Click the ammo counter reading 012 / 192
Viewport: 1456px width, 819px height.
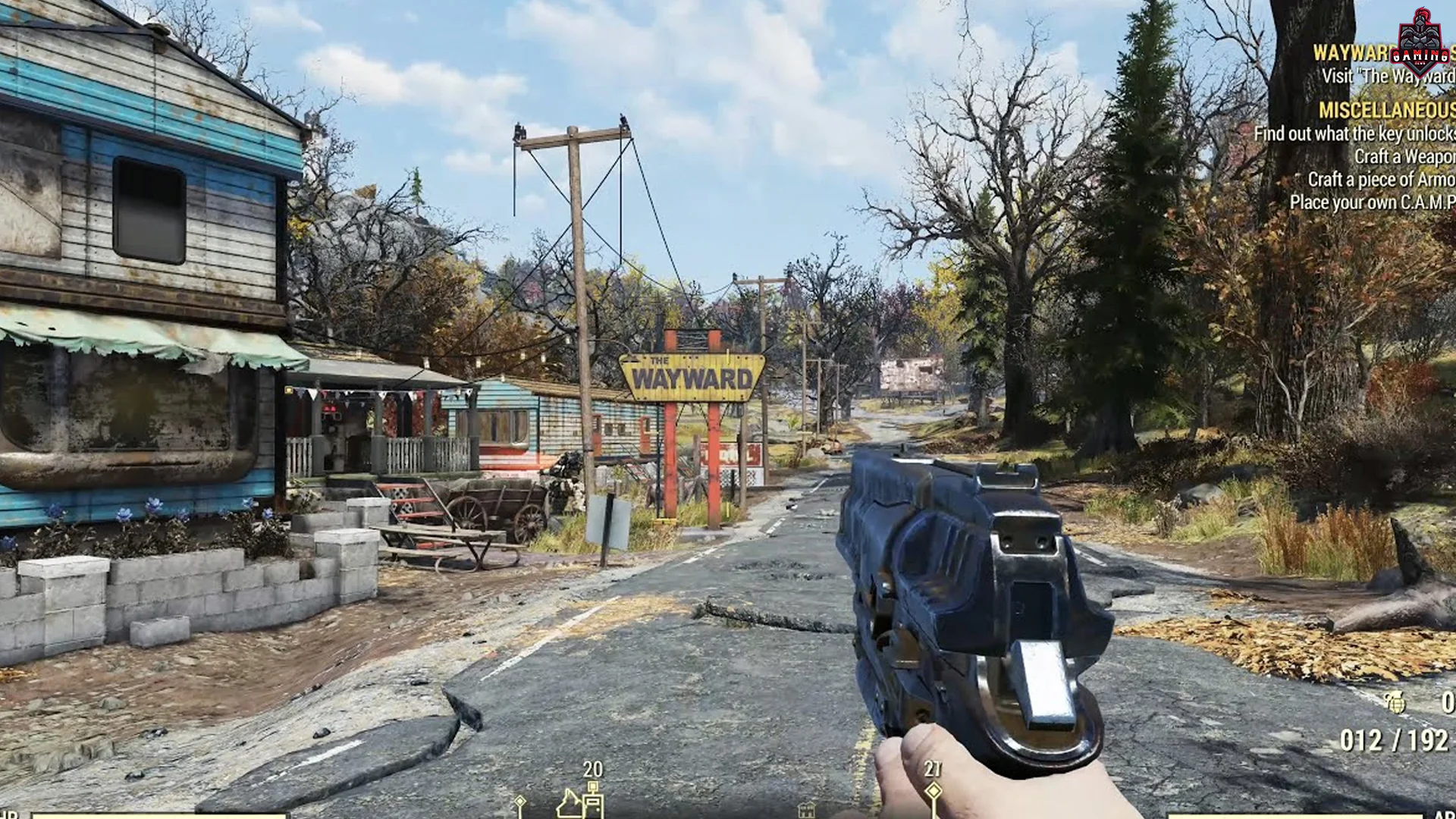click(x=1394, y=739)
